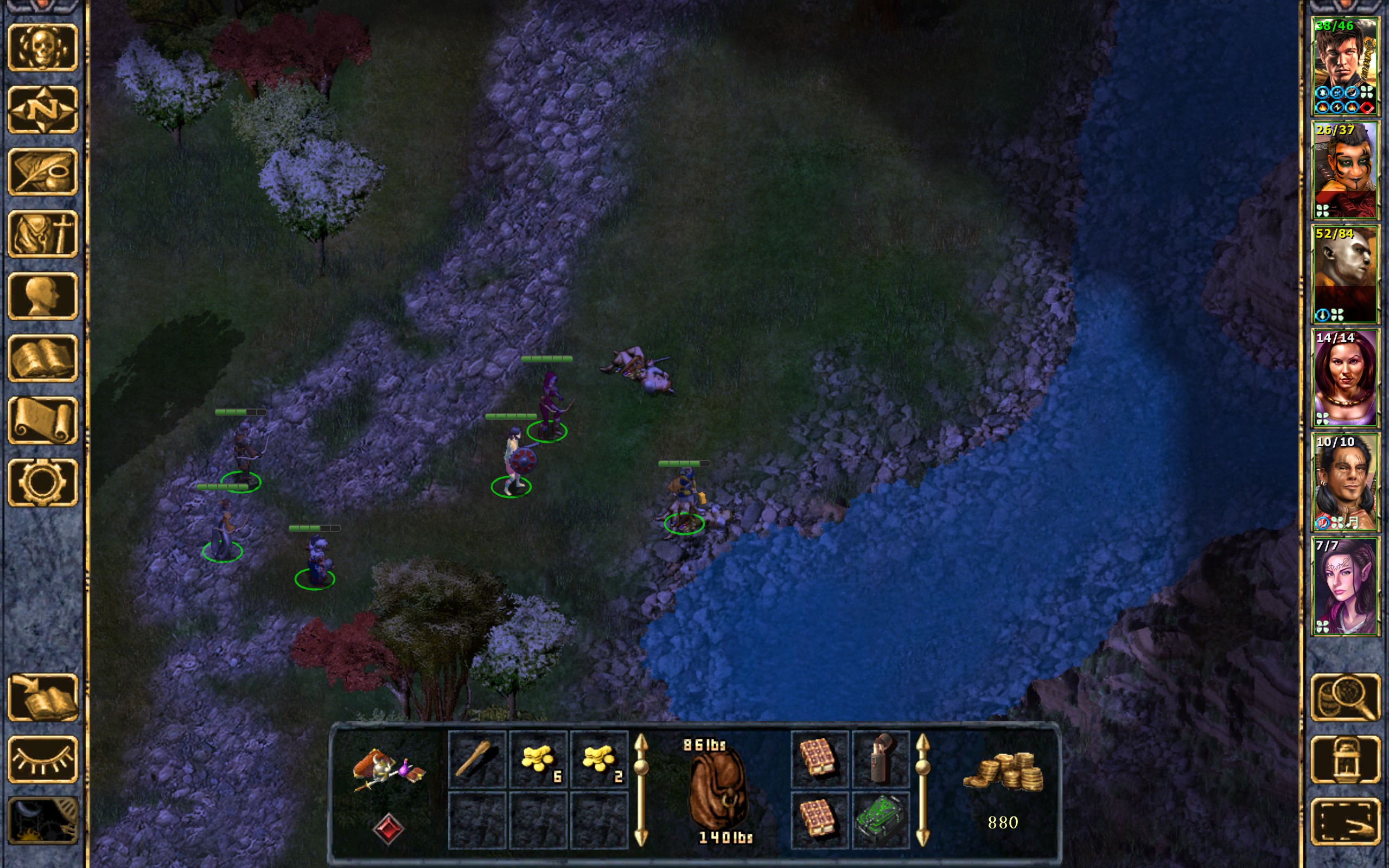Click the arrow-into-book button

[42, 697]
